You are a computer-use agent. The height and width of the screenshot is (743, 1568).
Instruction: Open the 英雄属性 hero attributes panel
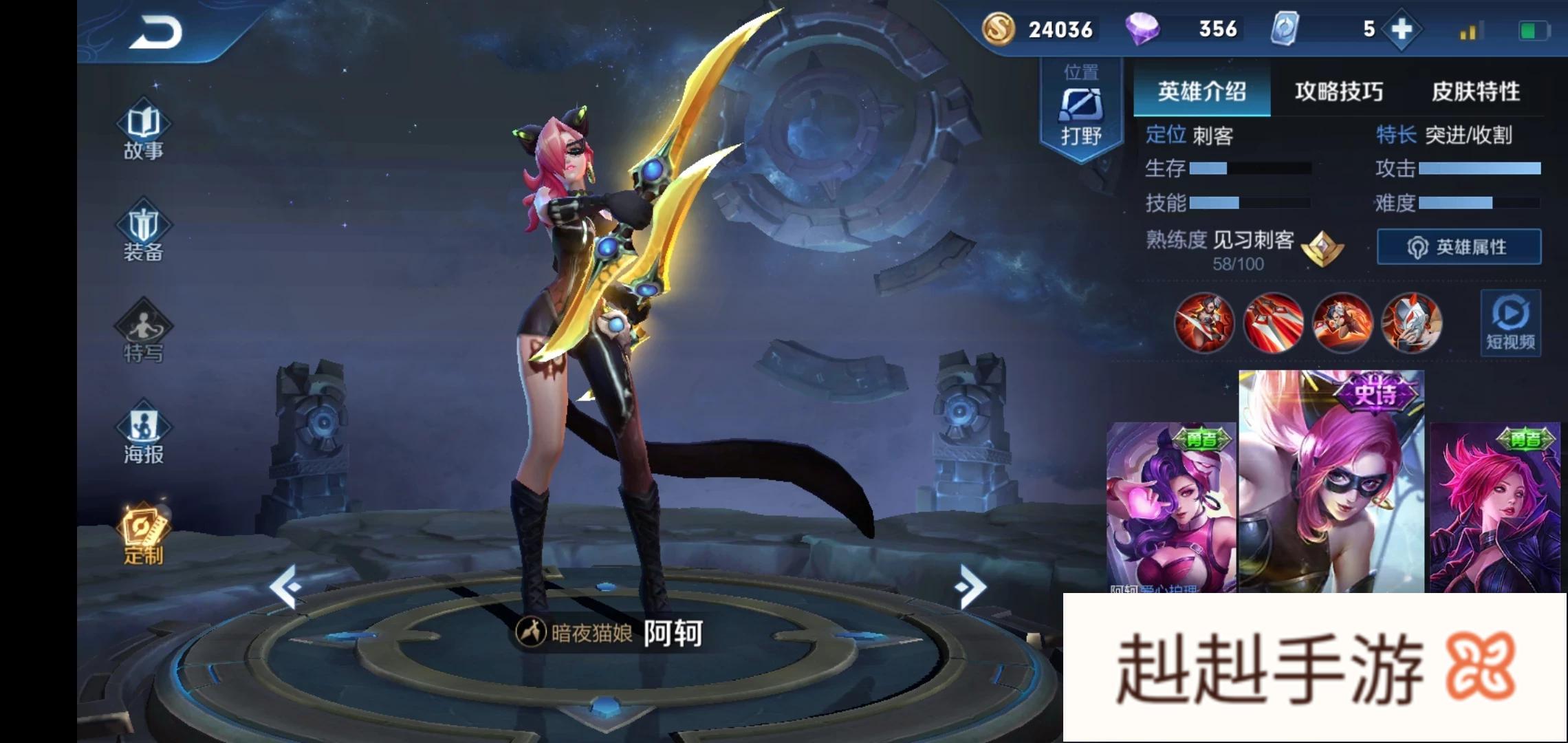(1459, 247)
